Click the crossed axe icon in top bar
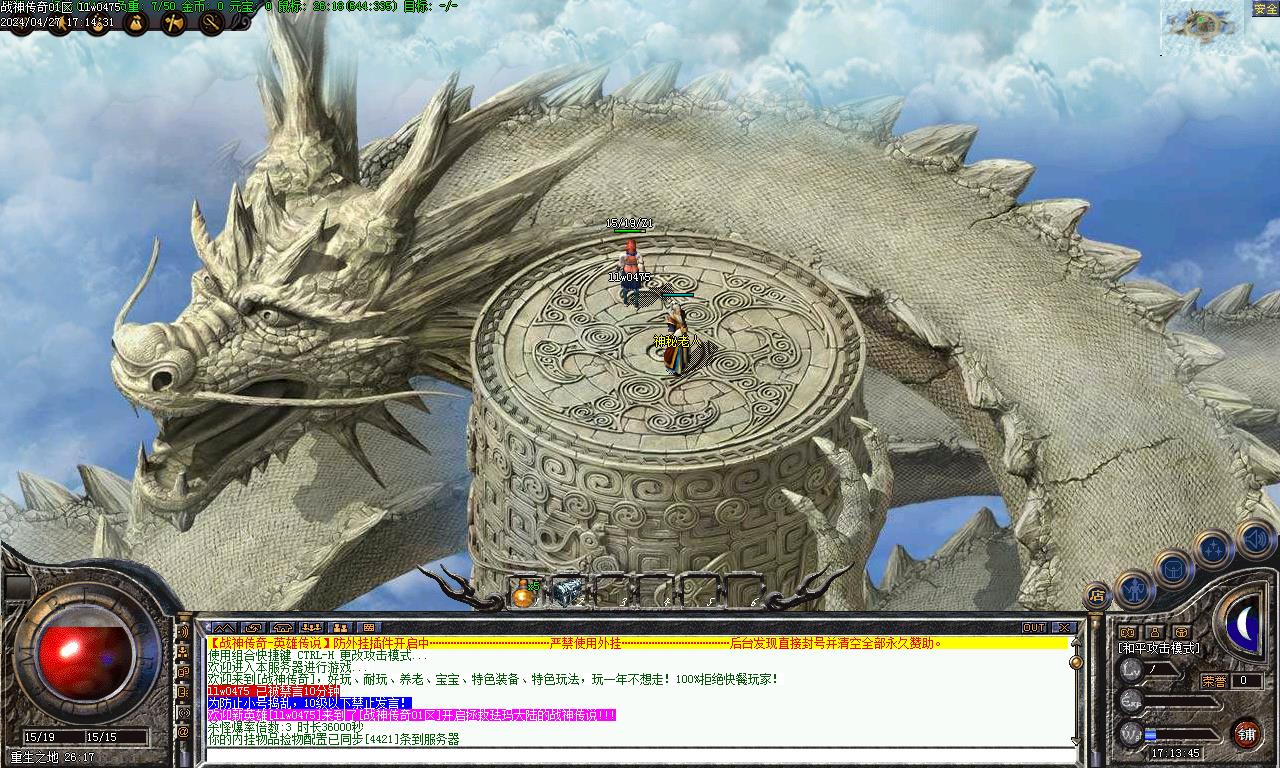The height and width of the screenshot is (768, 1280). 174,23
